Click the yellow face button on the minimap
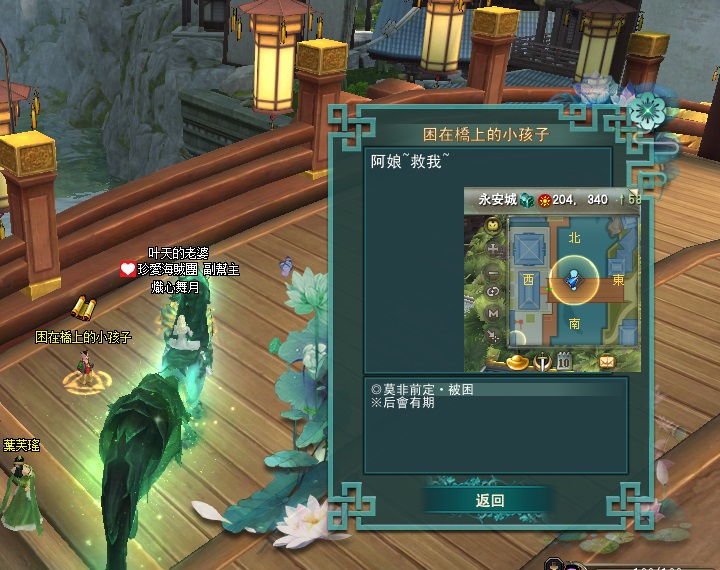The width and height of the screenshot is (720, 570). [x=493, y=226]
